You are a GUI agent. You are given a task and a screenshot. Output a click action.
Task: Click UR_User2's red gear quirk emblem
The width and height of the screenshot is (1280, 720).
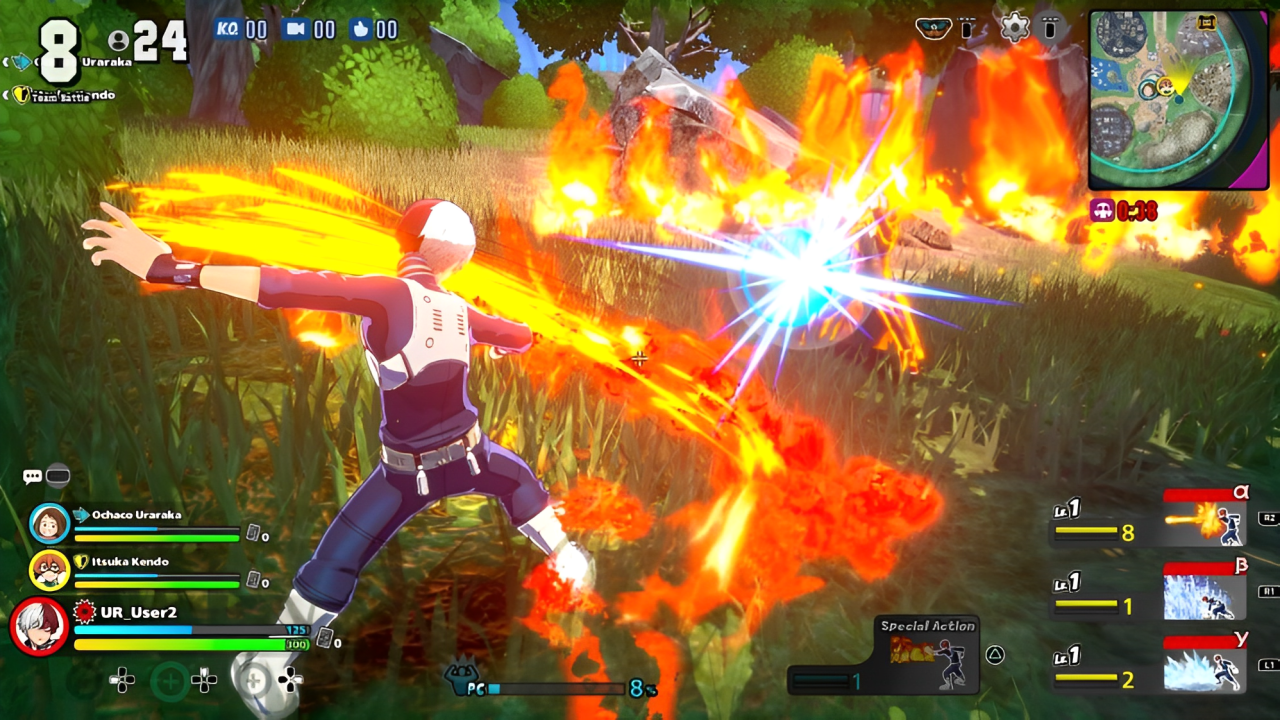point(82,609)
